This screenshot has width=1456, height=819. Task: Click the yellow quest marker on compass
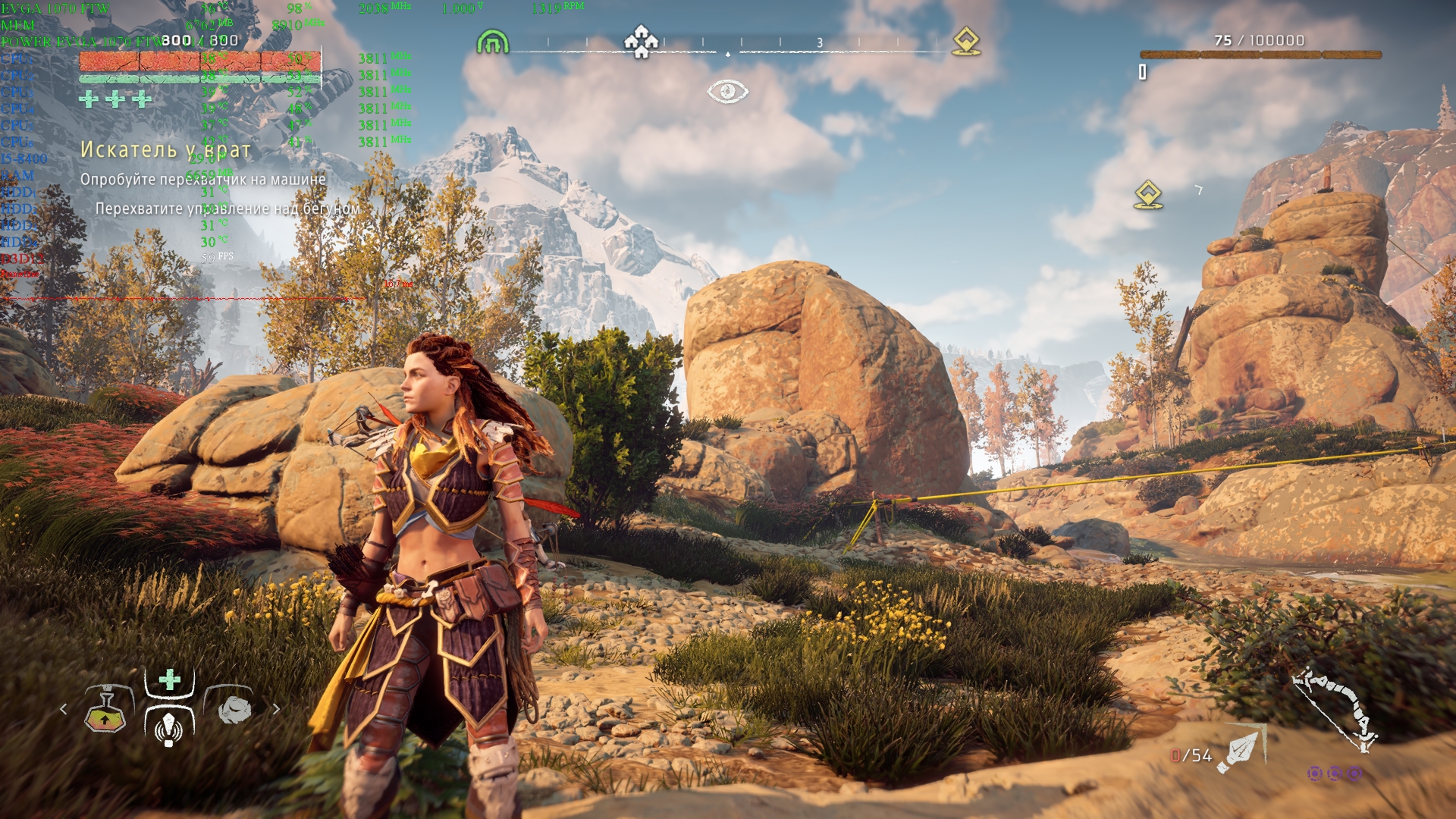[965, 41]
